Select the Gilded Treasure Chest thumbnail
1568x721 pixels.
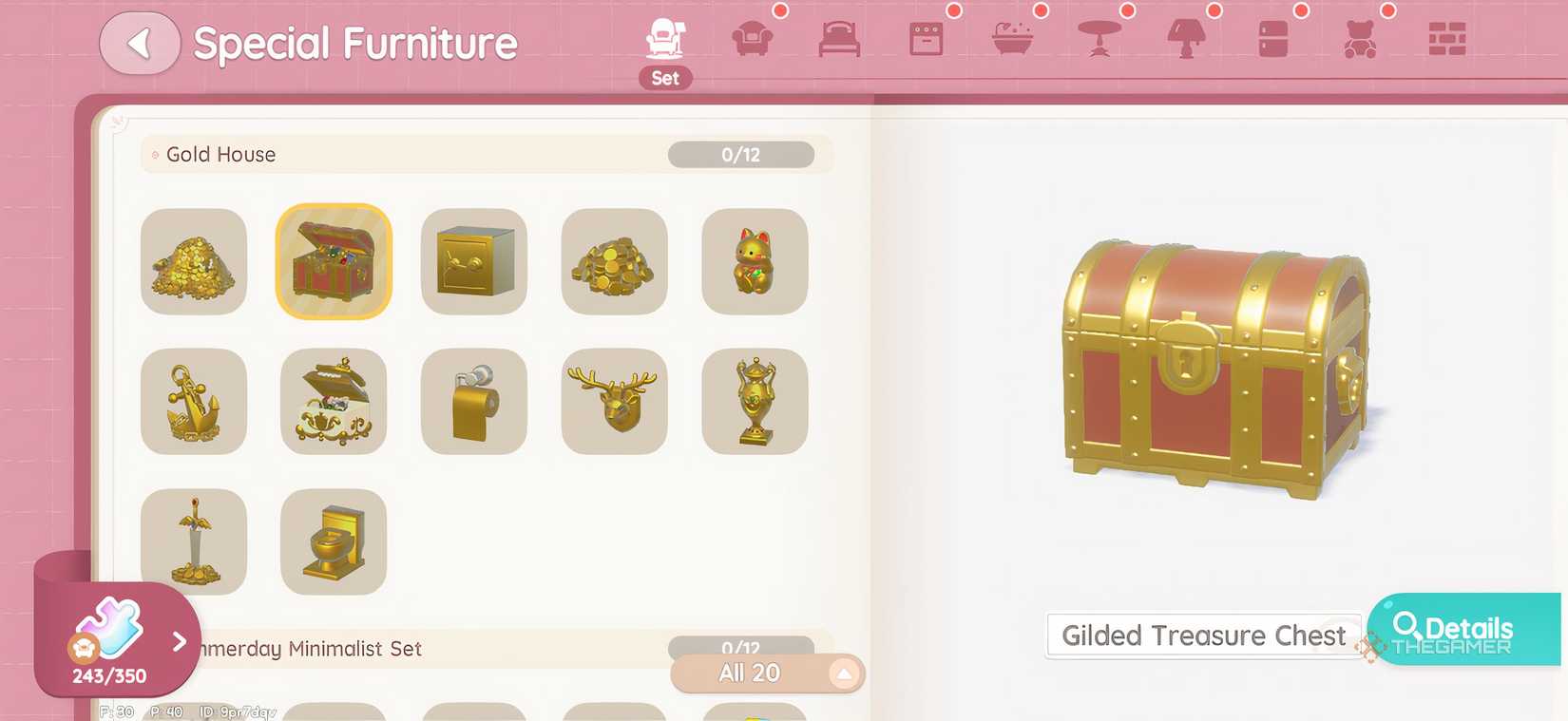(334, 262)
